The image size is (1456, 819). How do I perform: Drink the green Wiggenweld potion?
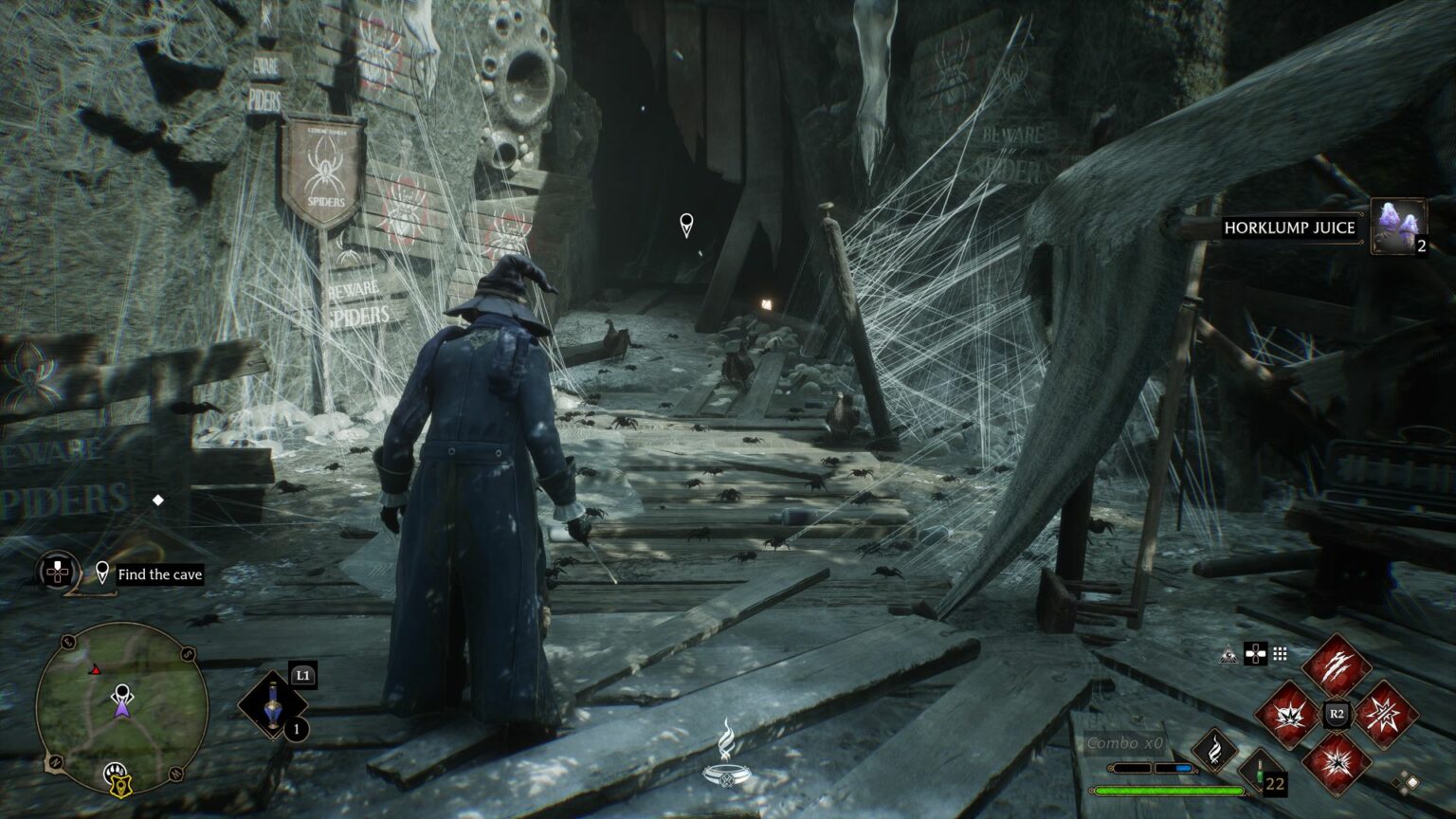coord(1260,769)
